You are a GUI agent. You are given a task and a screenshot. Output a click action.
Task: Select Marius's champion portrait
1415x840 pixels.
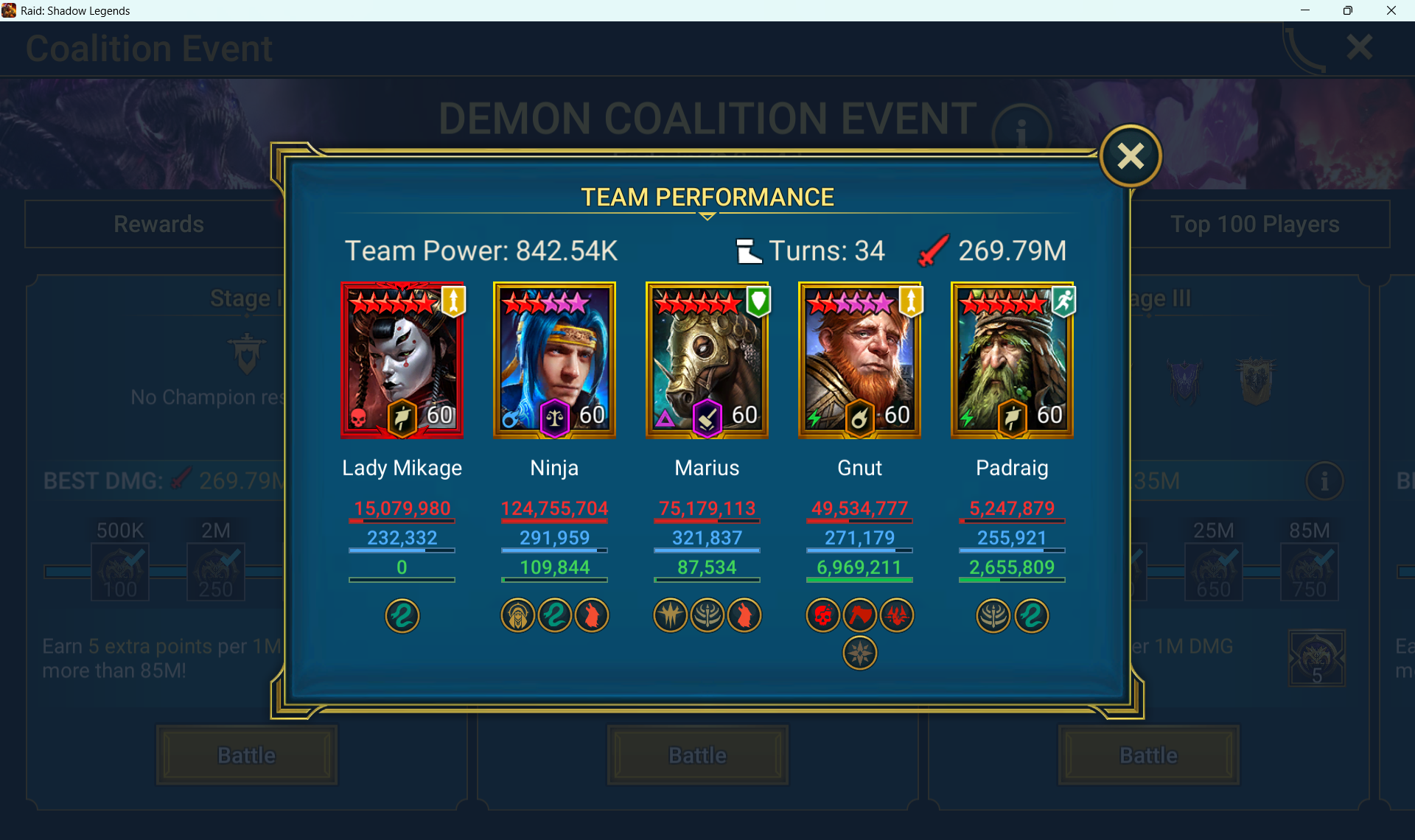[707, 360]
